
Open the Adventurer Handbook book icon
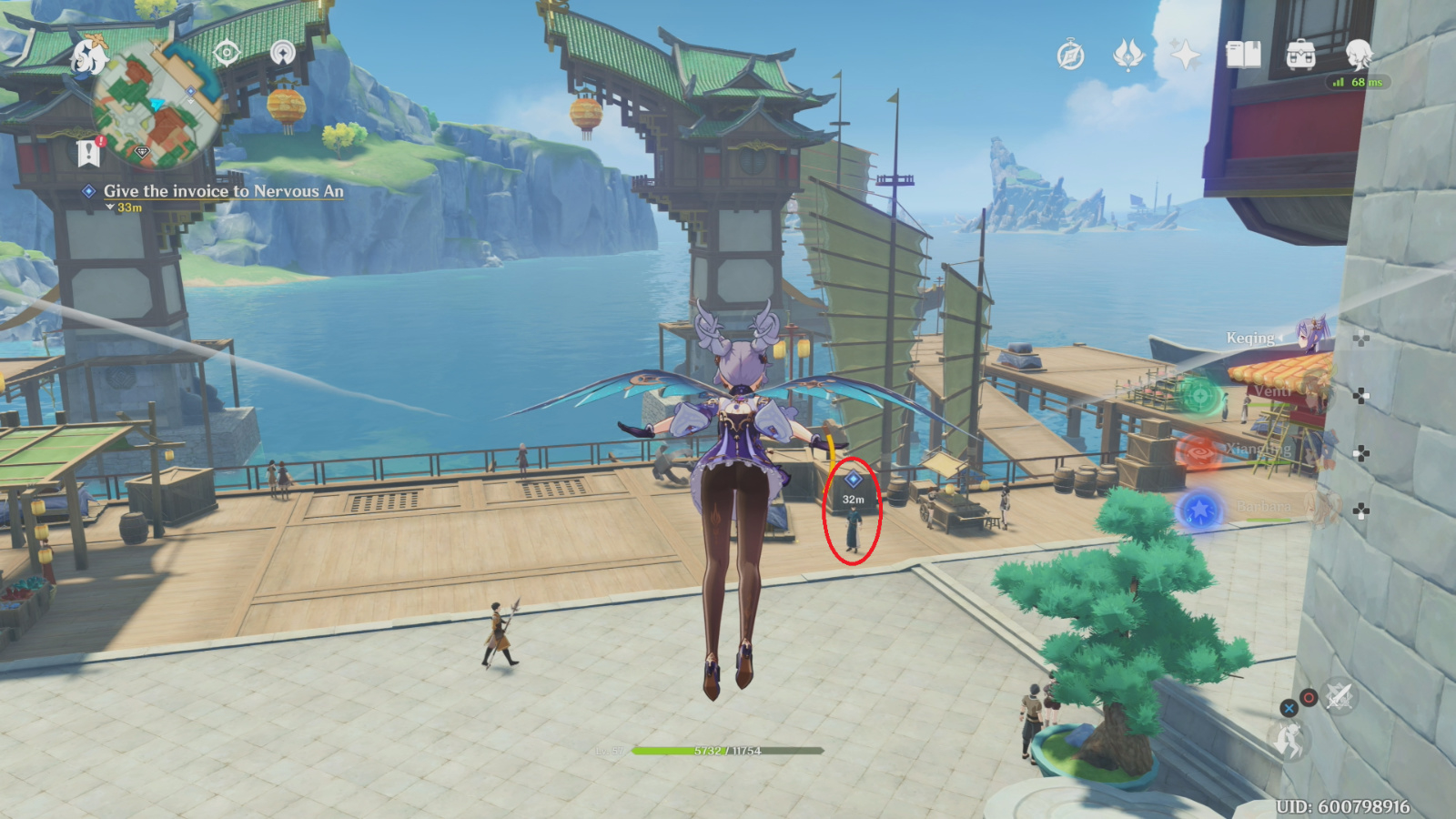[1243, 56]
